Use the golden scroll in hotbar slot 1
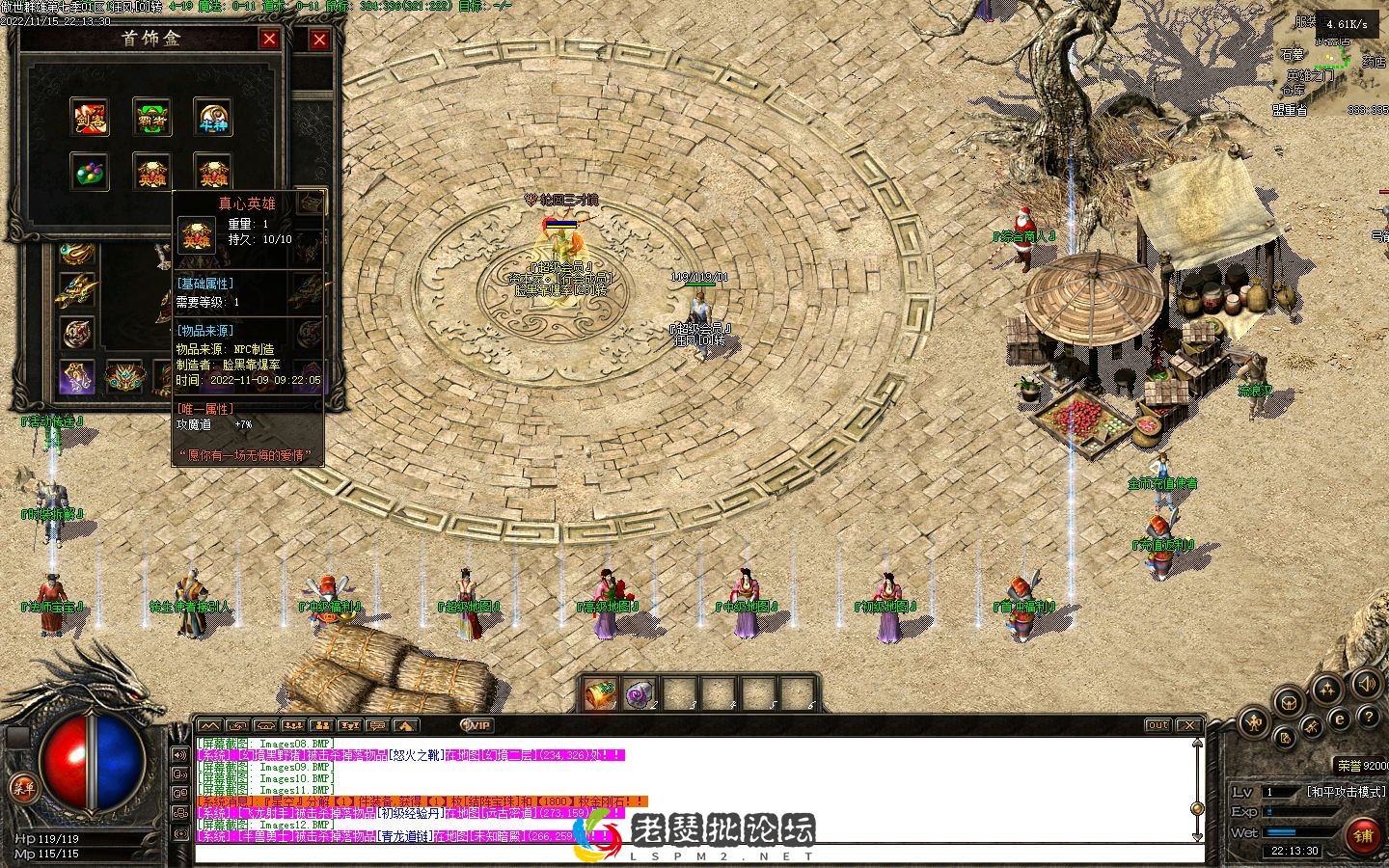1389x868 pixels. coord(600,693)
